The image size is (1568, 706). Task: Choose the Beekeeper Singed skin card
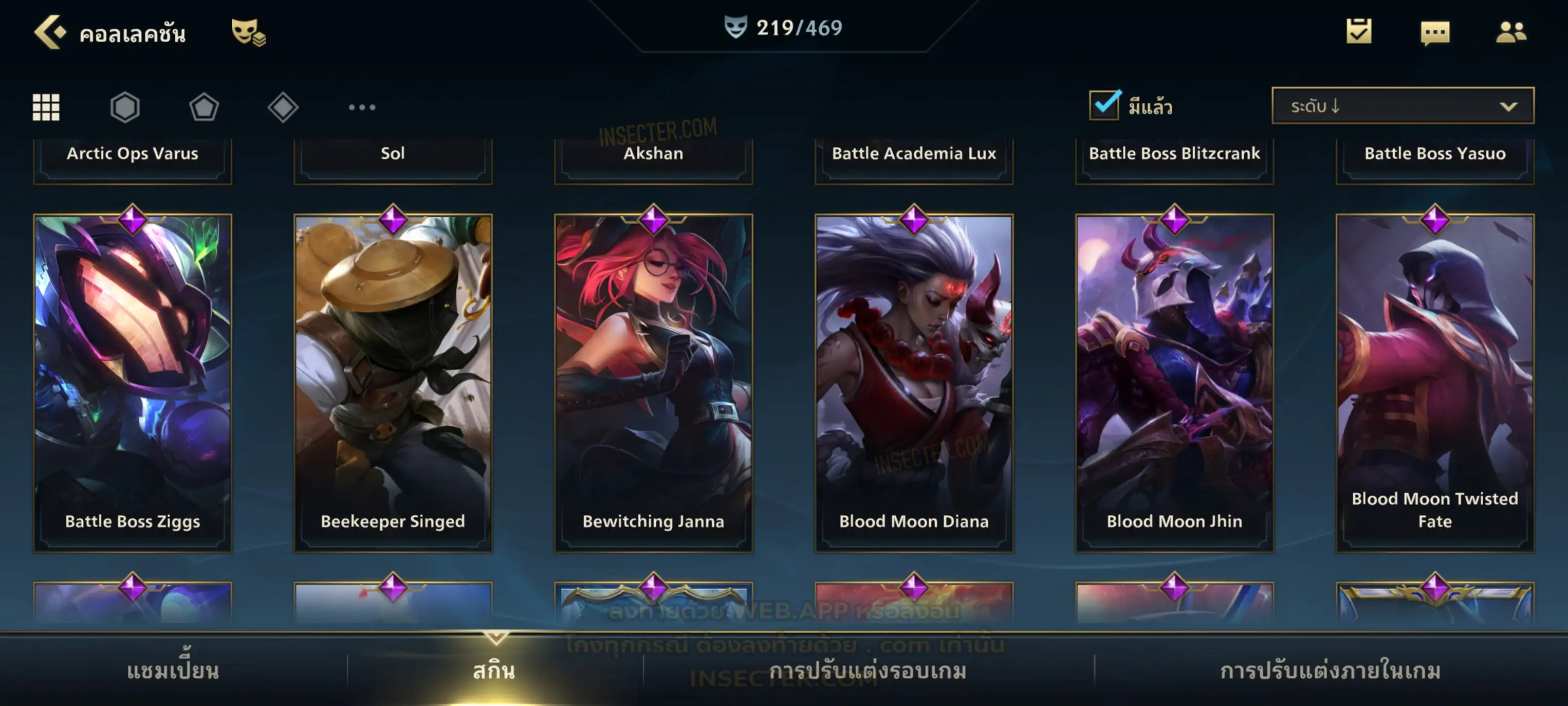coord(393,383)
